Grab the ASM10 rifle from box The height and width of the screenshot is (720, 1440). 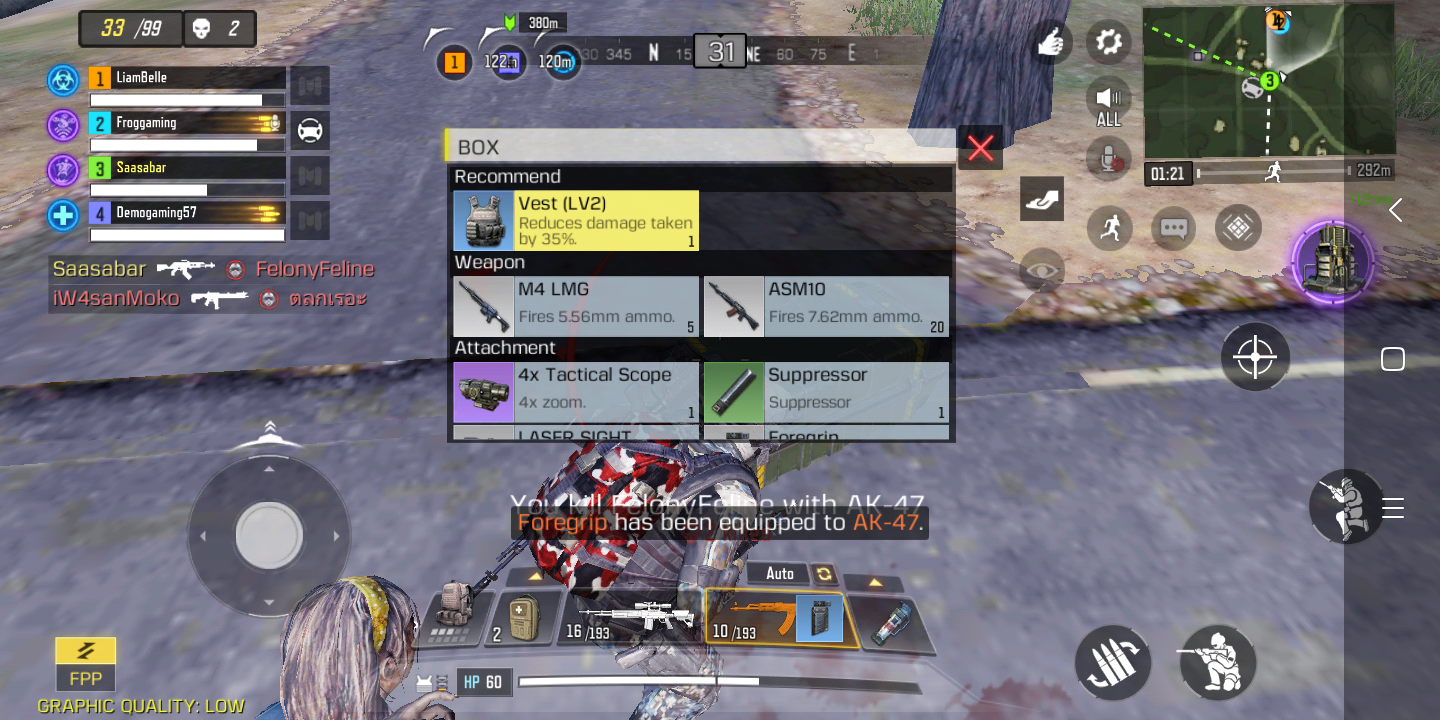pyautogui.click(x=826, y=306)
